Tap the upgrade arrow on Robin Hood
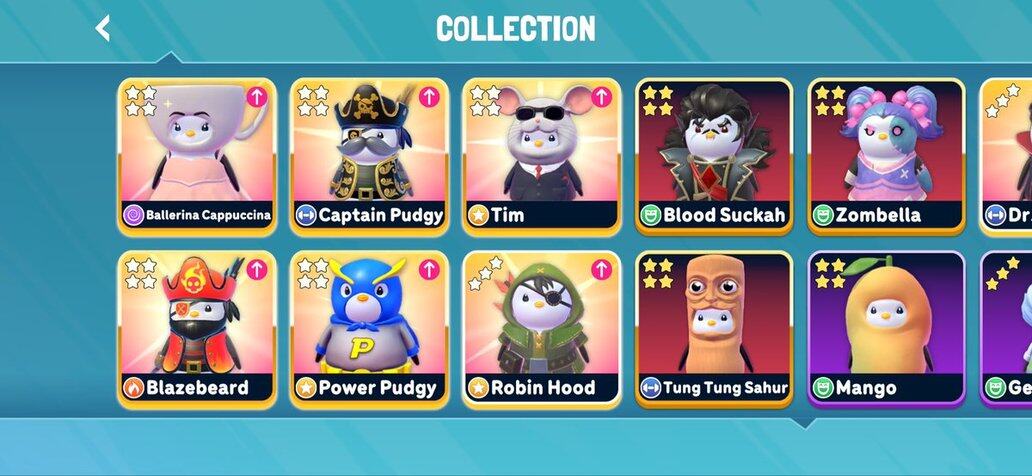 point(601,270)
